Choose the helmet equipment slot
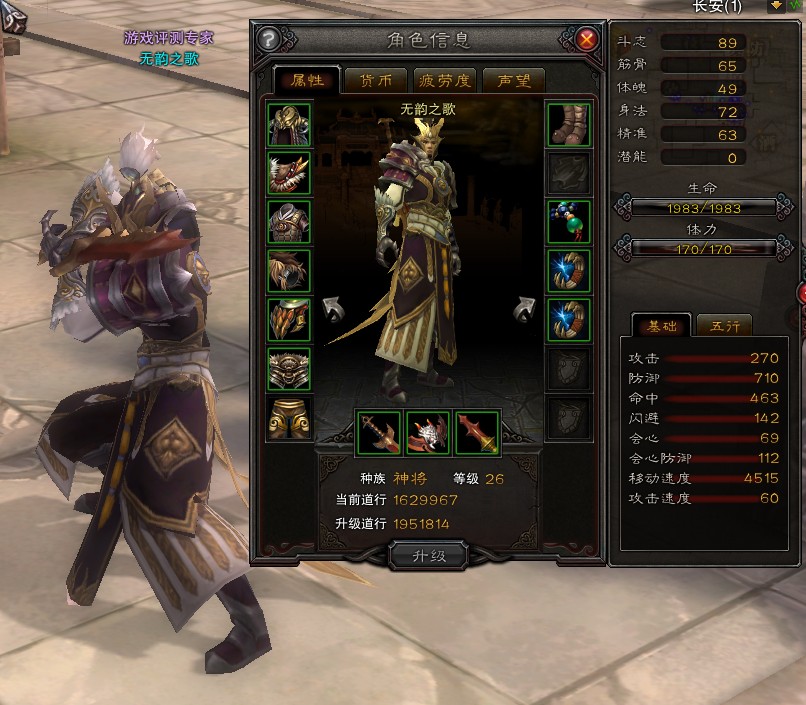The width and height of the screenshot is (806, 705). [289, 124]
